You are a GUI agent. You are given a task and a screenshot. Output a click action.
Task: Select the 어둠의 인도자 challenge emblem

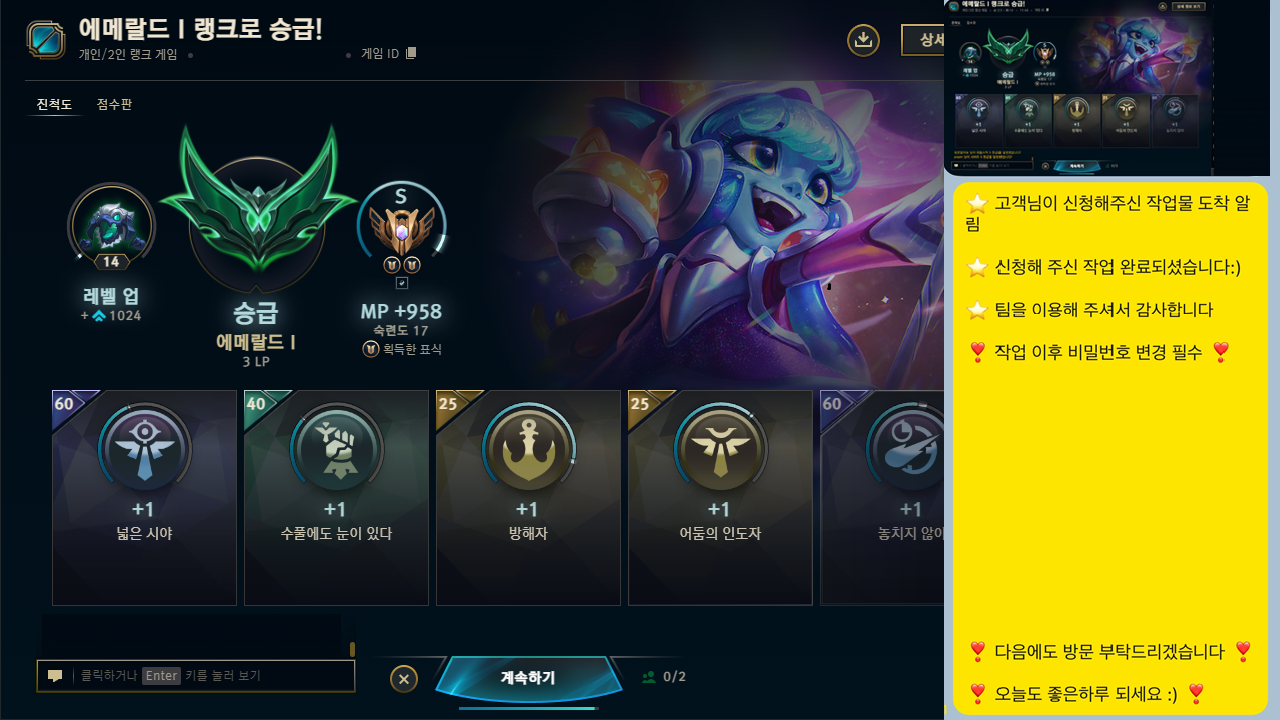point(720,448)
